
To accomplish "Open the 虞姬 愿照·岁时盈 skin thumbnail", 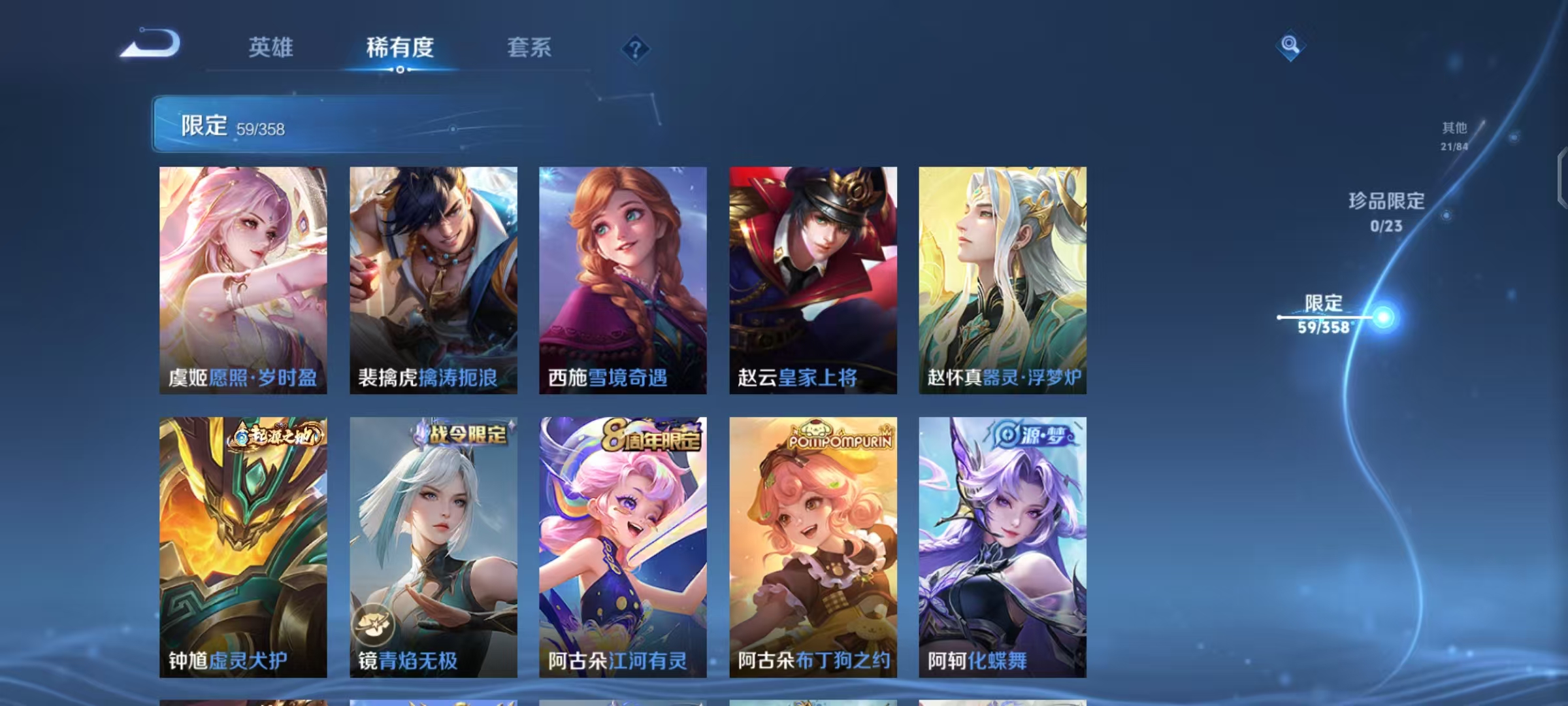I will click(242, 281).
